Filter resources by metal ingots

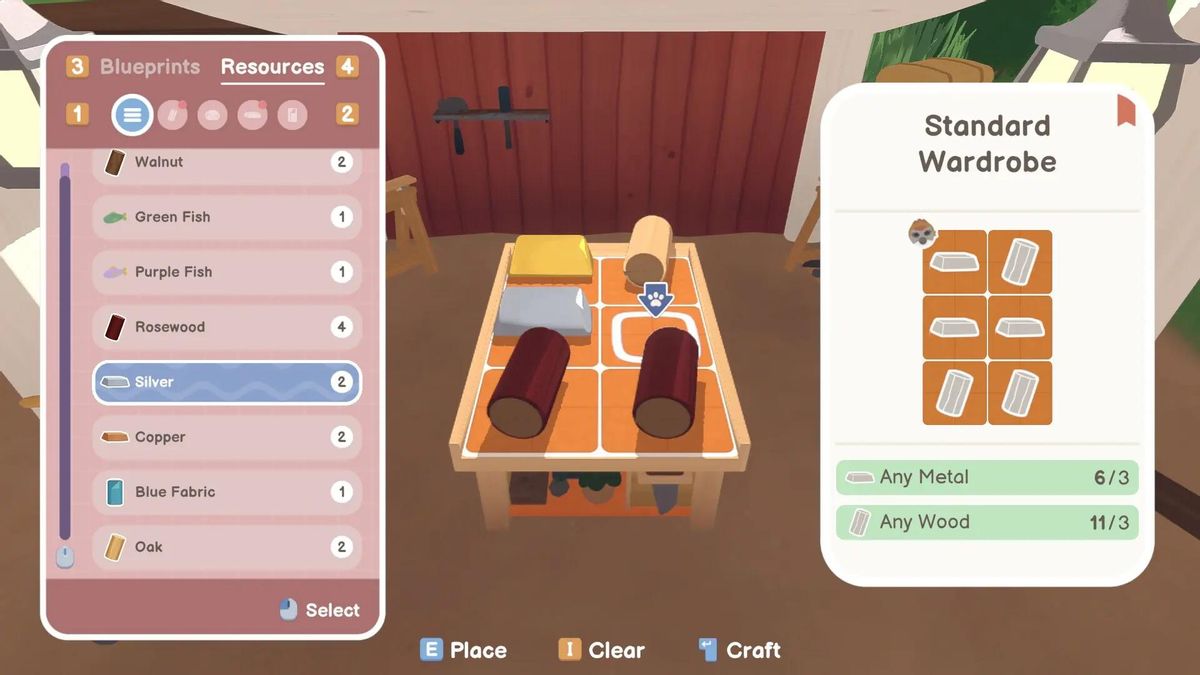pos(252,115)
